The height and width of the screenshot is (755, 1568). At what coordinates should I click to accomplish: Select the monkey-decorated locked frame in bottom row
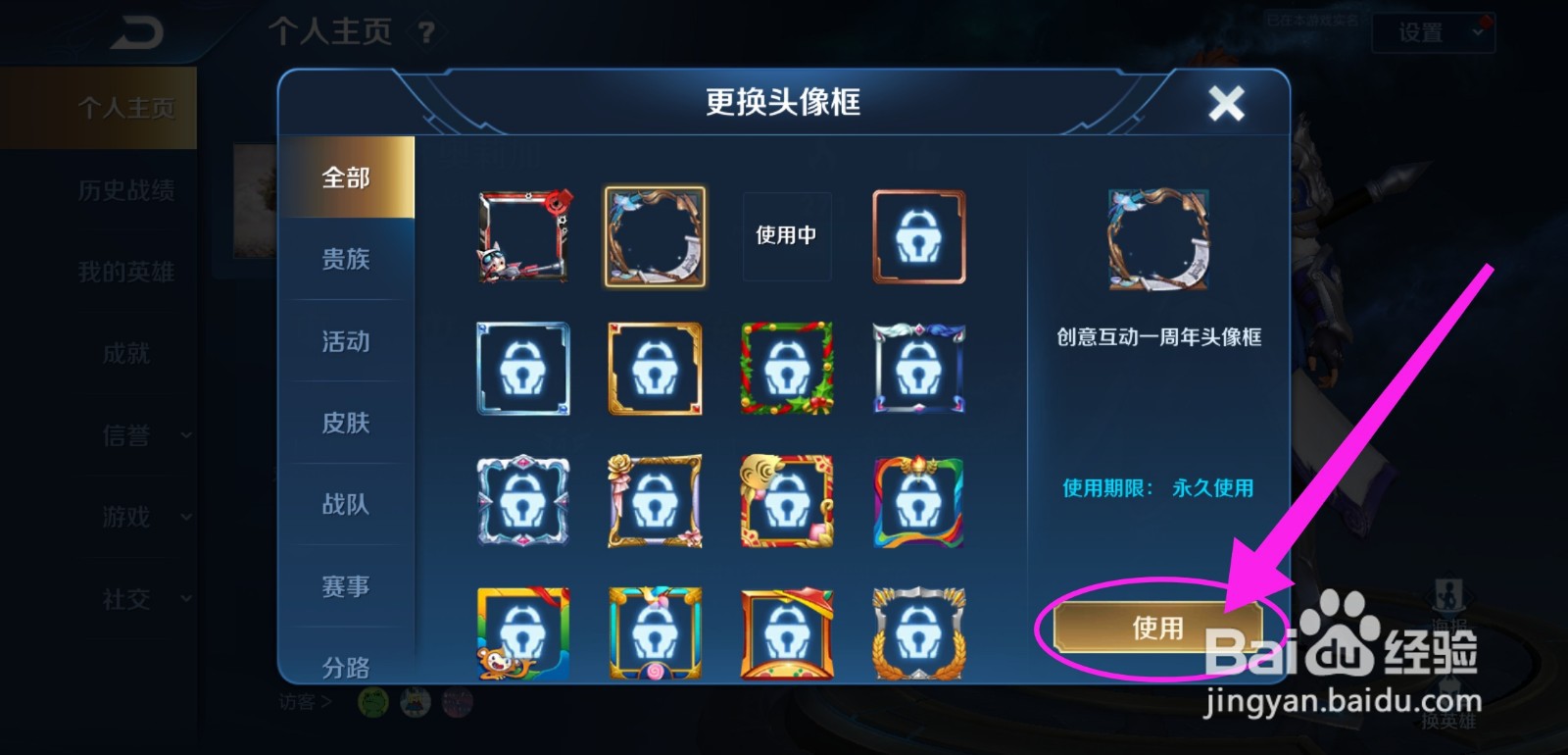(x=523, y=634)
